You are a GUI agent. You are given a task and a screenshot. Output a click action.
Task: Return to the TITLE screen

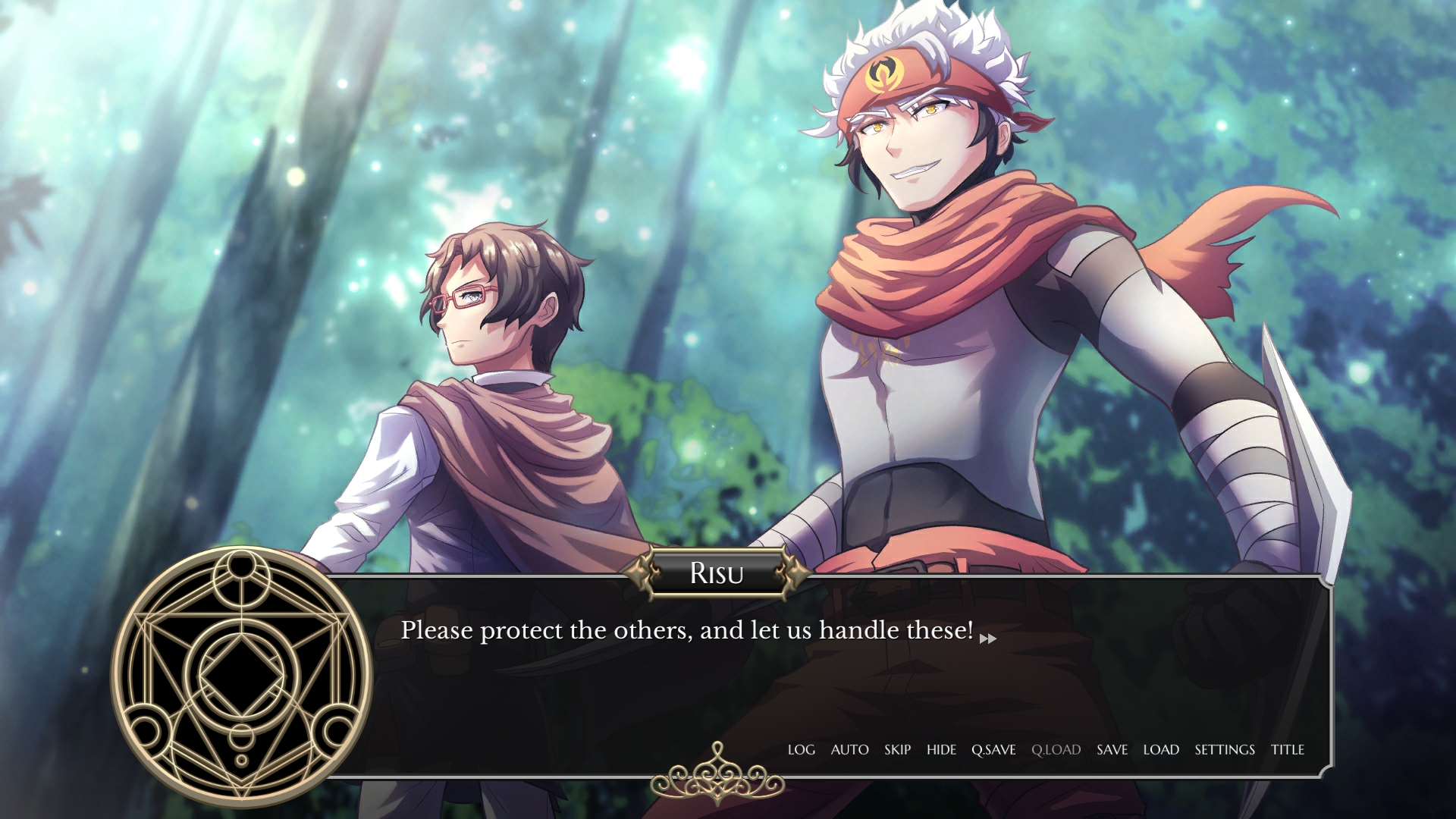tap(1288, 750)
